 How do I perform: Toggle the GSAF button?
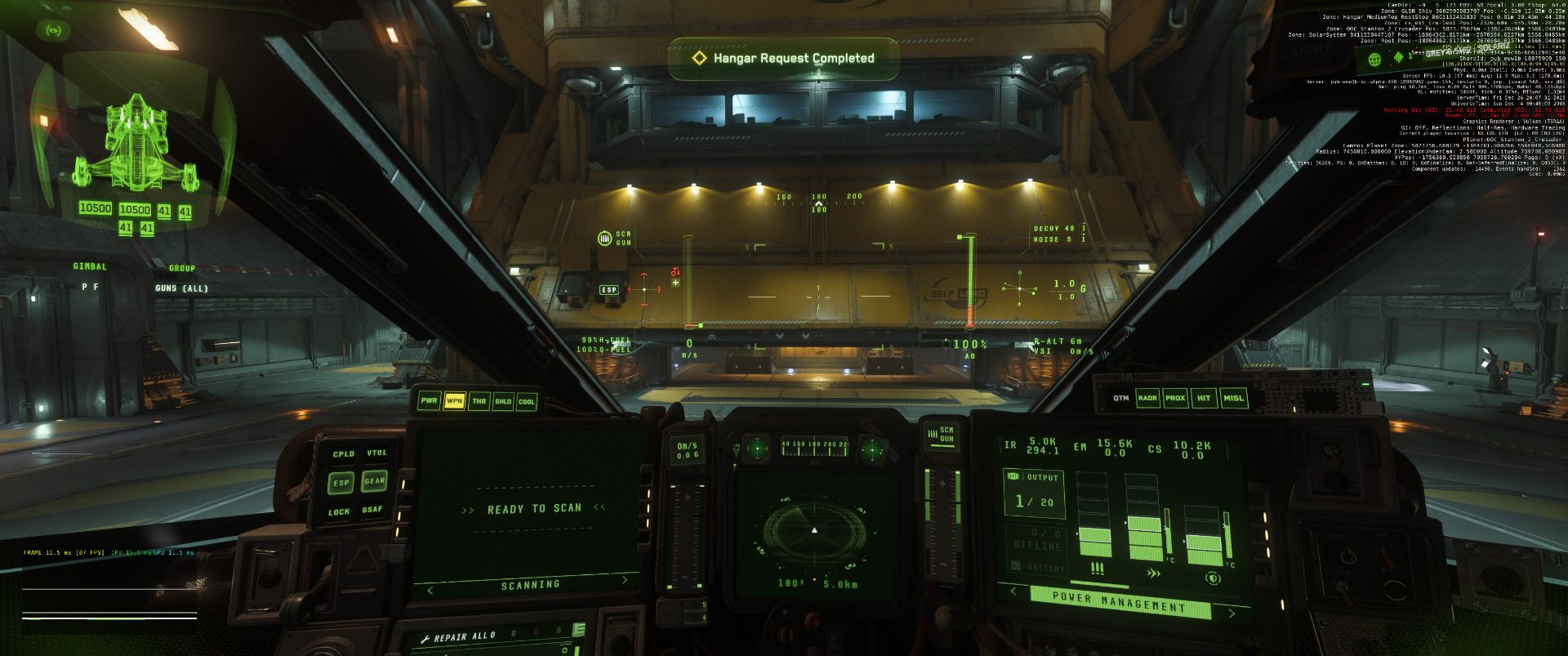(372, 510)
